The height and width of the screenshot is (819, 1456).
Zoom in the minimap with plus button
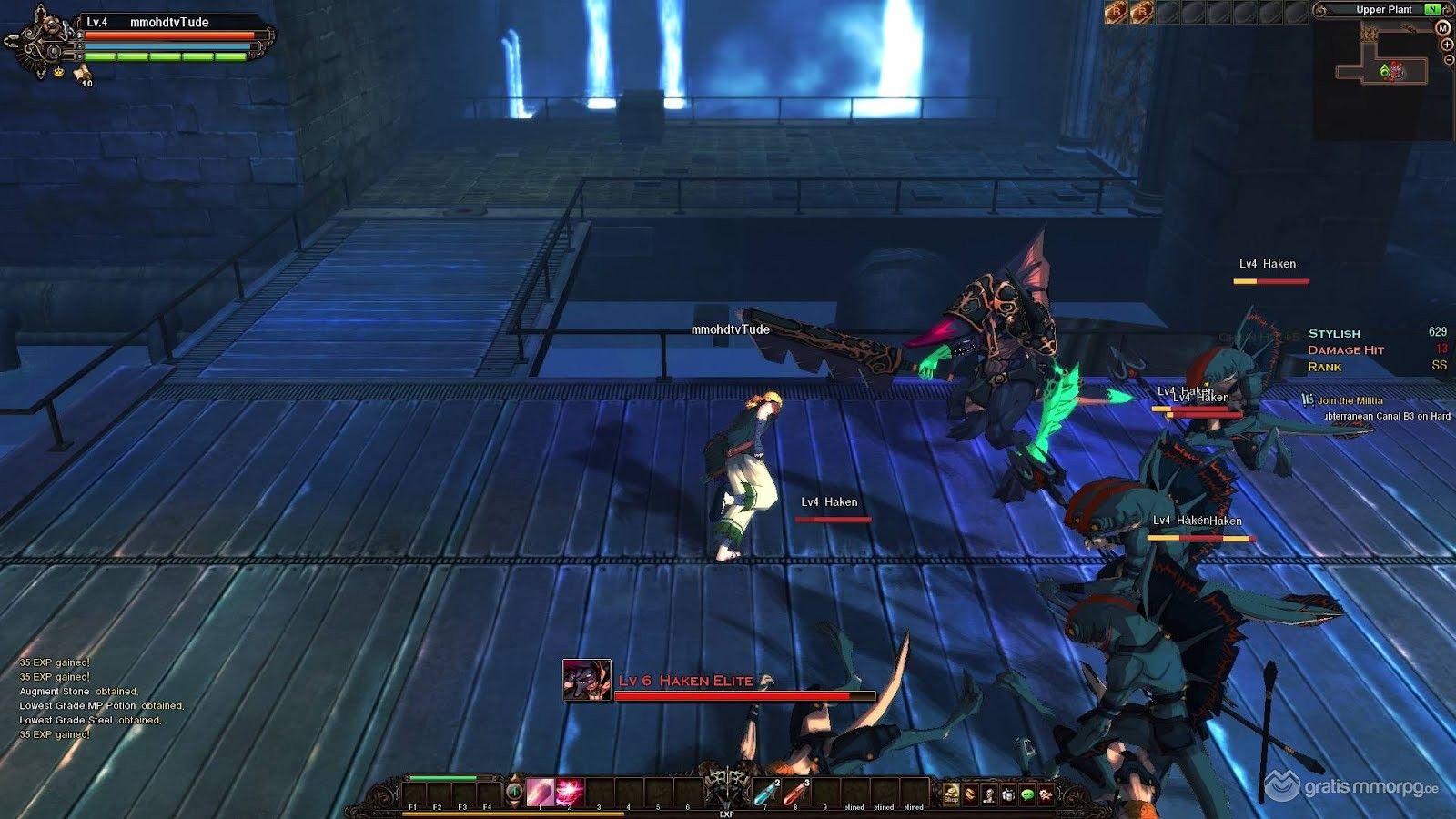(1447, 45)
